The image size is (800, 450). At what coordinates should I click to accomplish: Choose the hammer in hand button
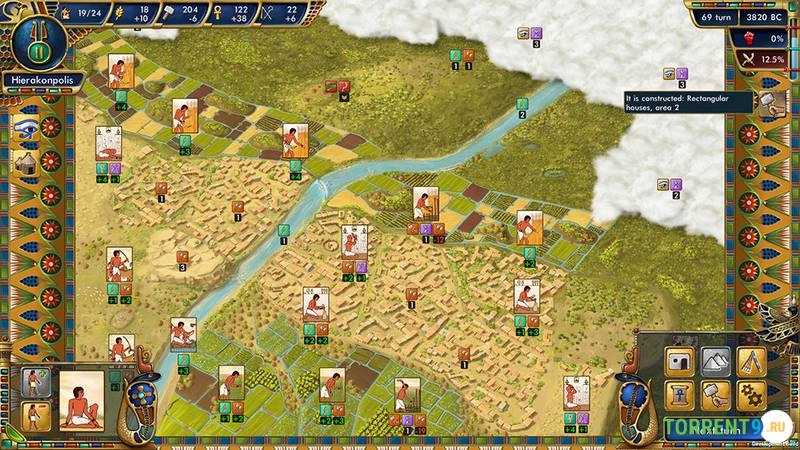[717, 394]
